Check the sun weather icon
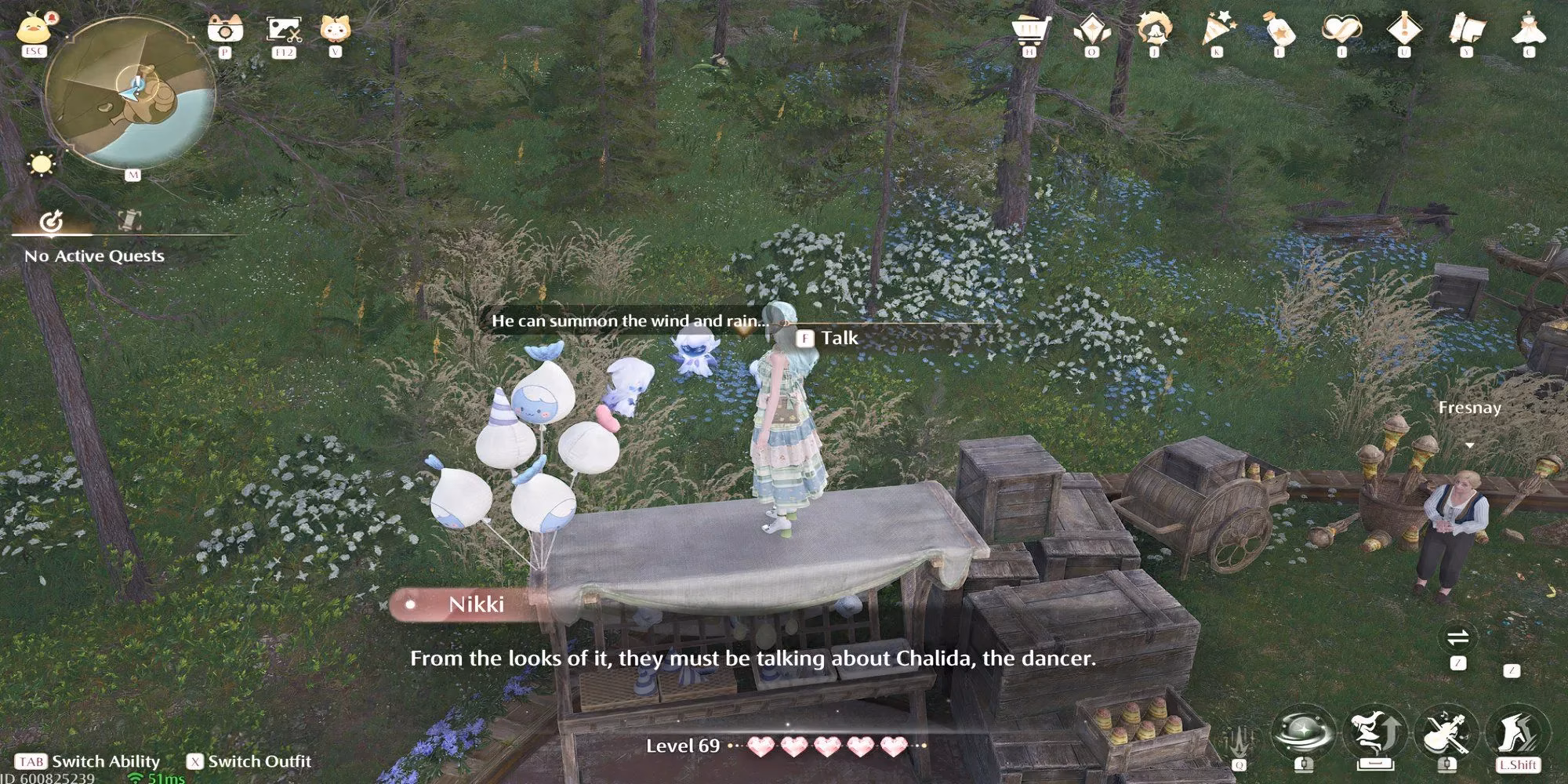The width and height of the screenshot is (1568, 784). [40, 165]
